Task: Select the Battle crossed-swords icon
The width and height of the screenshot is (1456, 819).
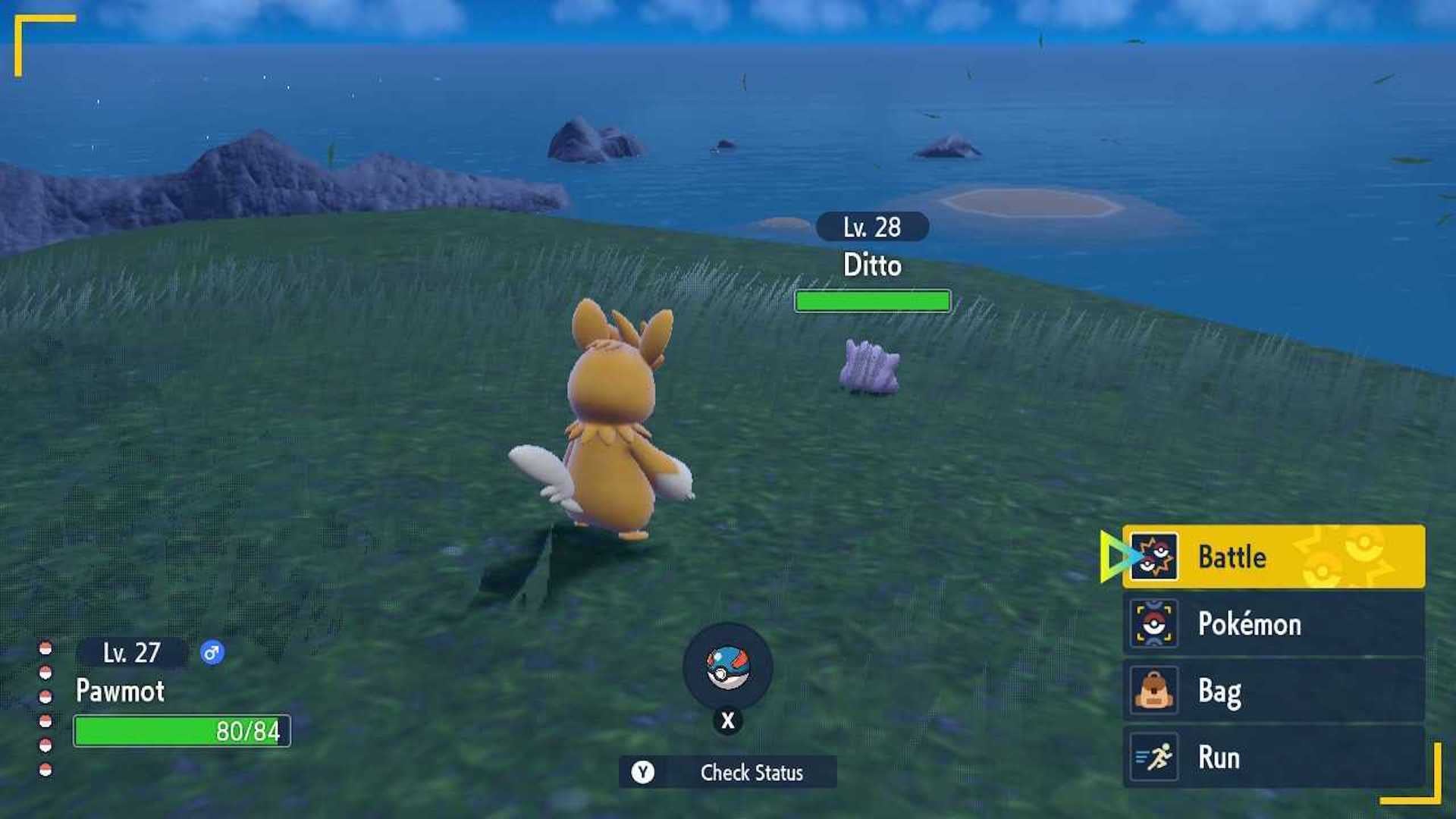Action: [x=1155, y=557]
